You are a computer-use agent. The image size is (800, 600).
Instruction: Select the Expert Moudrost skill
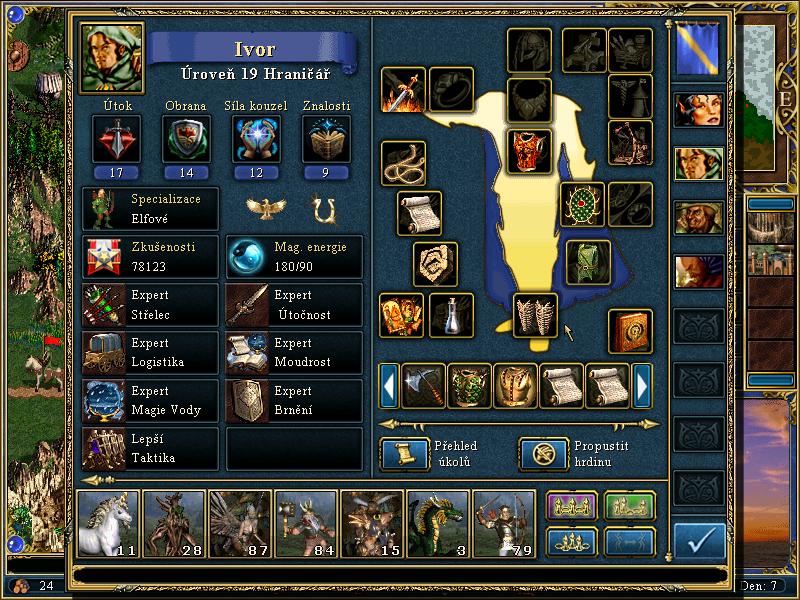click(294, 353)
